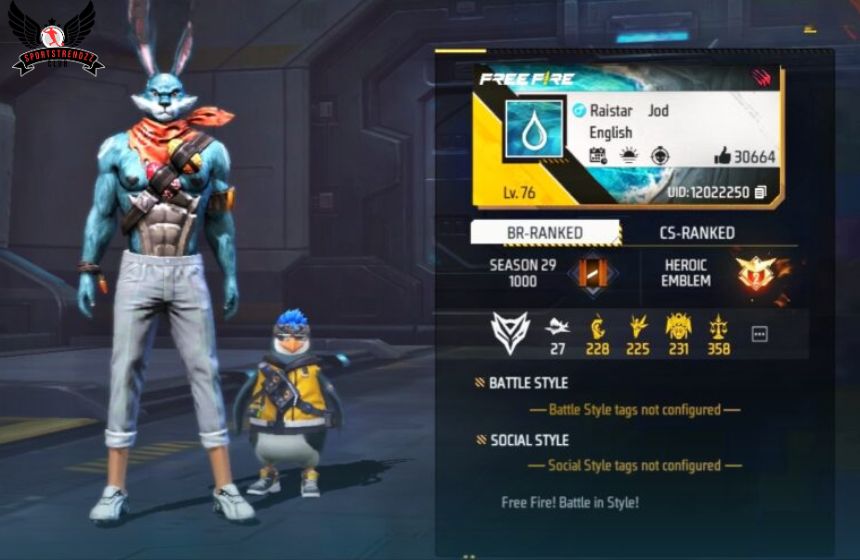
Task: Open the CS-RANKED tab
Action: click(x=697, y=233)
